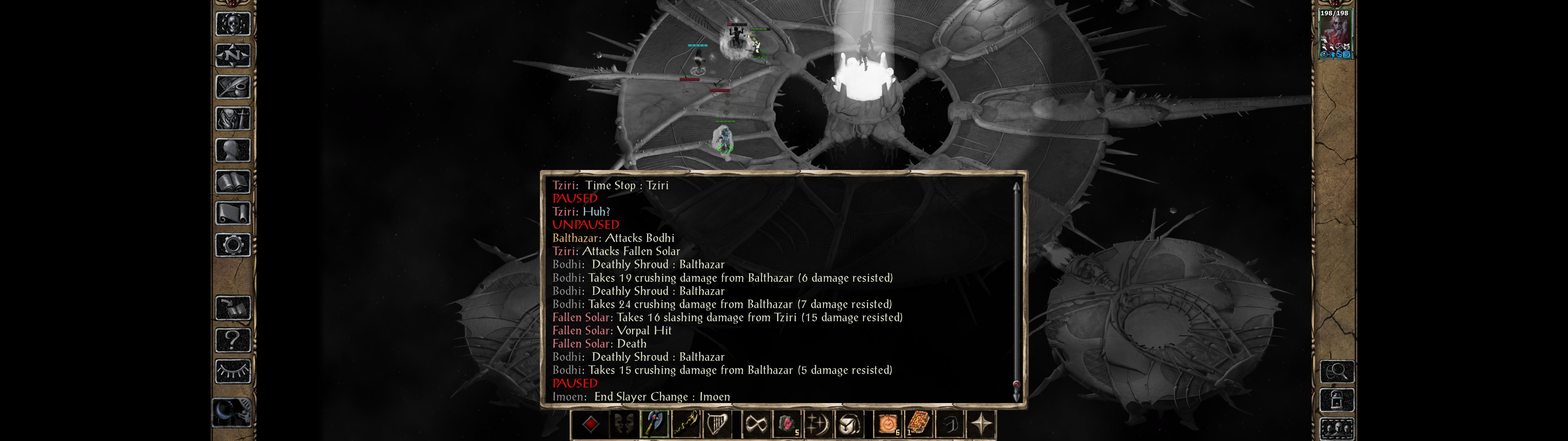Open the journal quill button

click(x=233, y=87)
